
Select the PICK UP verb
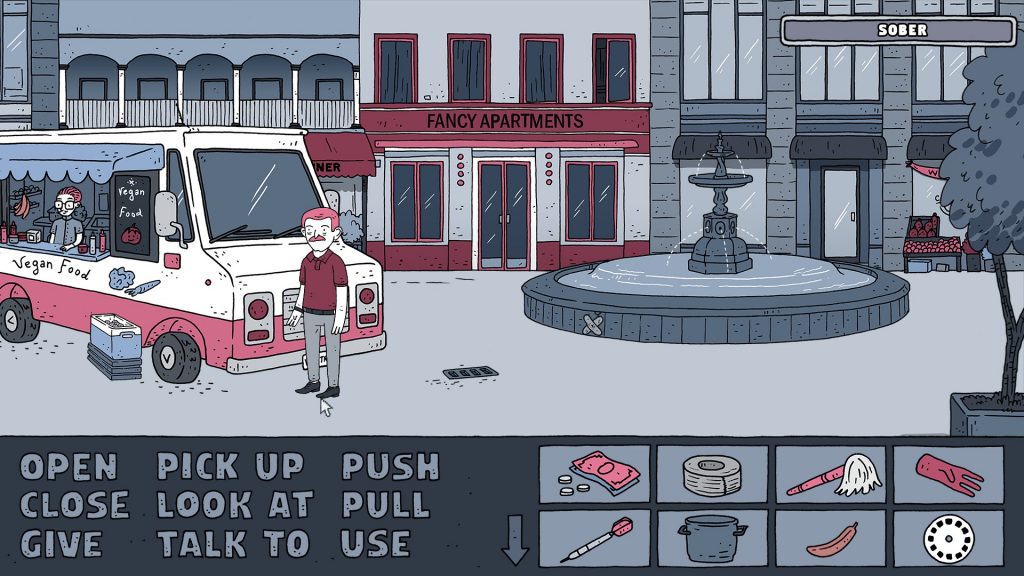tap(230, 467)
